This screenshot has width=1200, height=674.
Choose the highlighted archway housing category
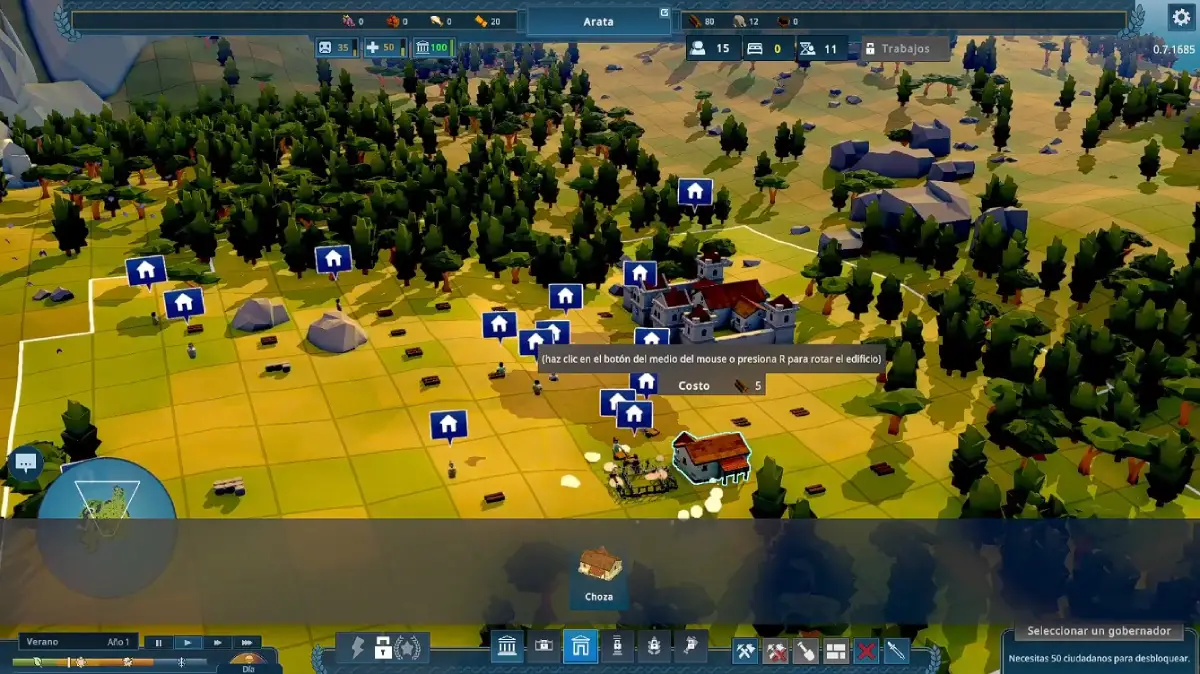(580, 648)
